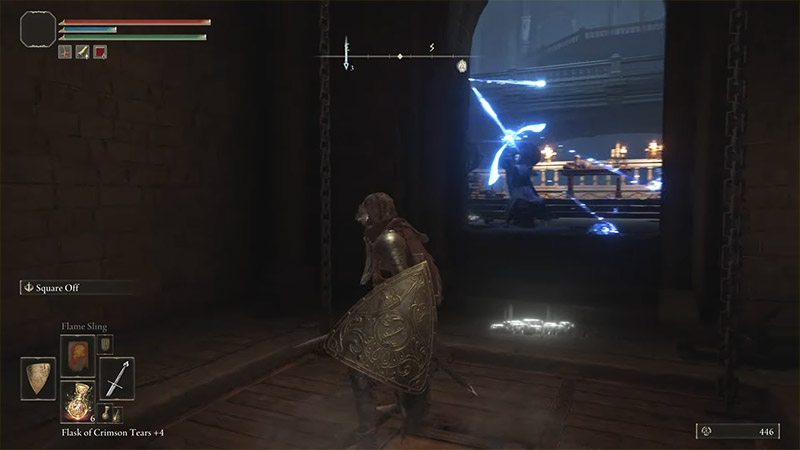Use the Flask of Crimson Tears

[77, 399]
